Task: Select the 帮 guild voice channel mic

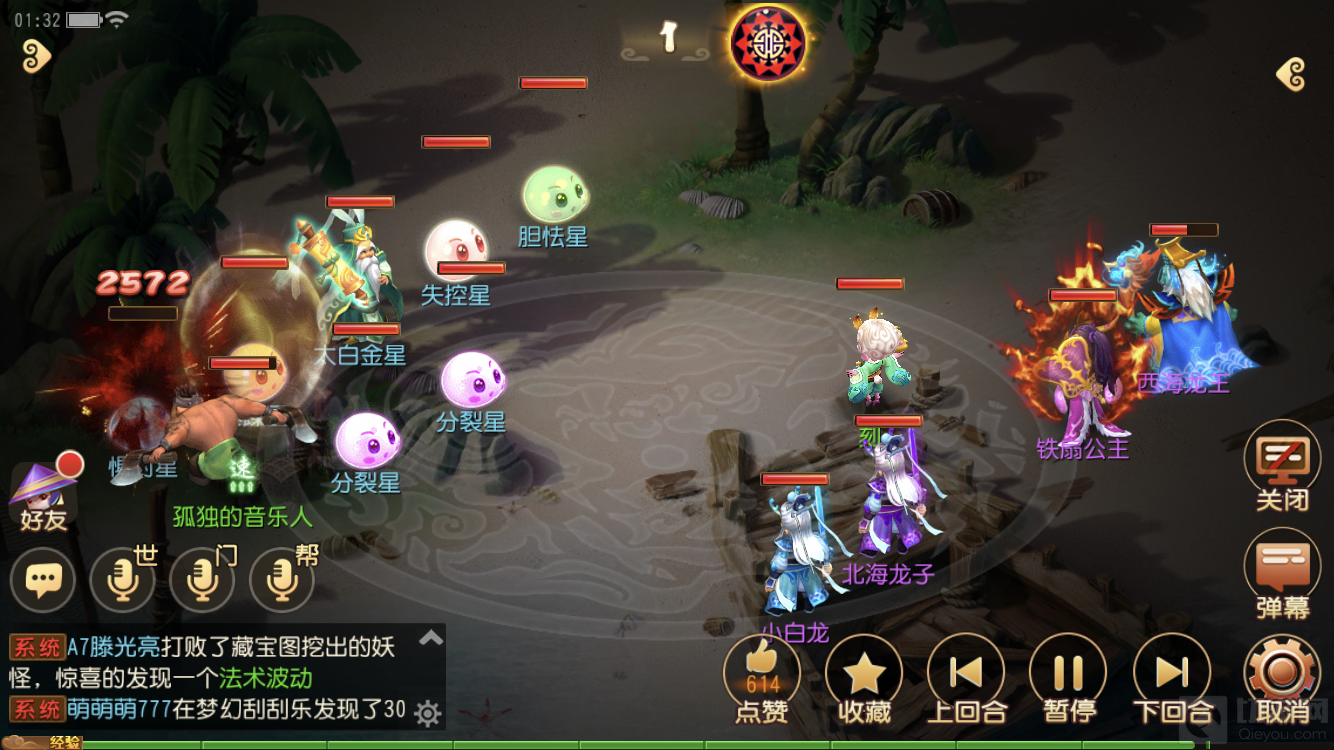Action: [x=280, y=580]
